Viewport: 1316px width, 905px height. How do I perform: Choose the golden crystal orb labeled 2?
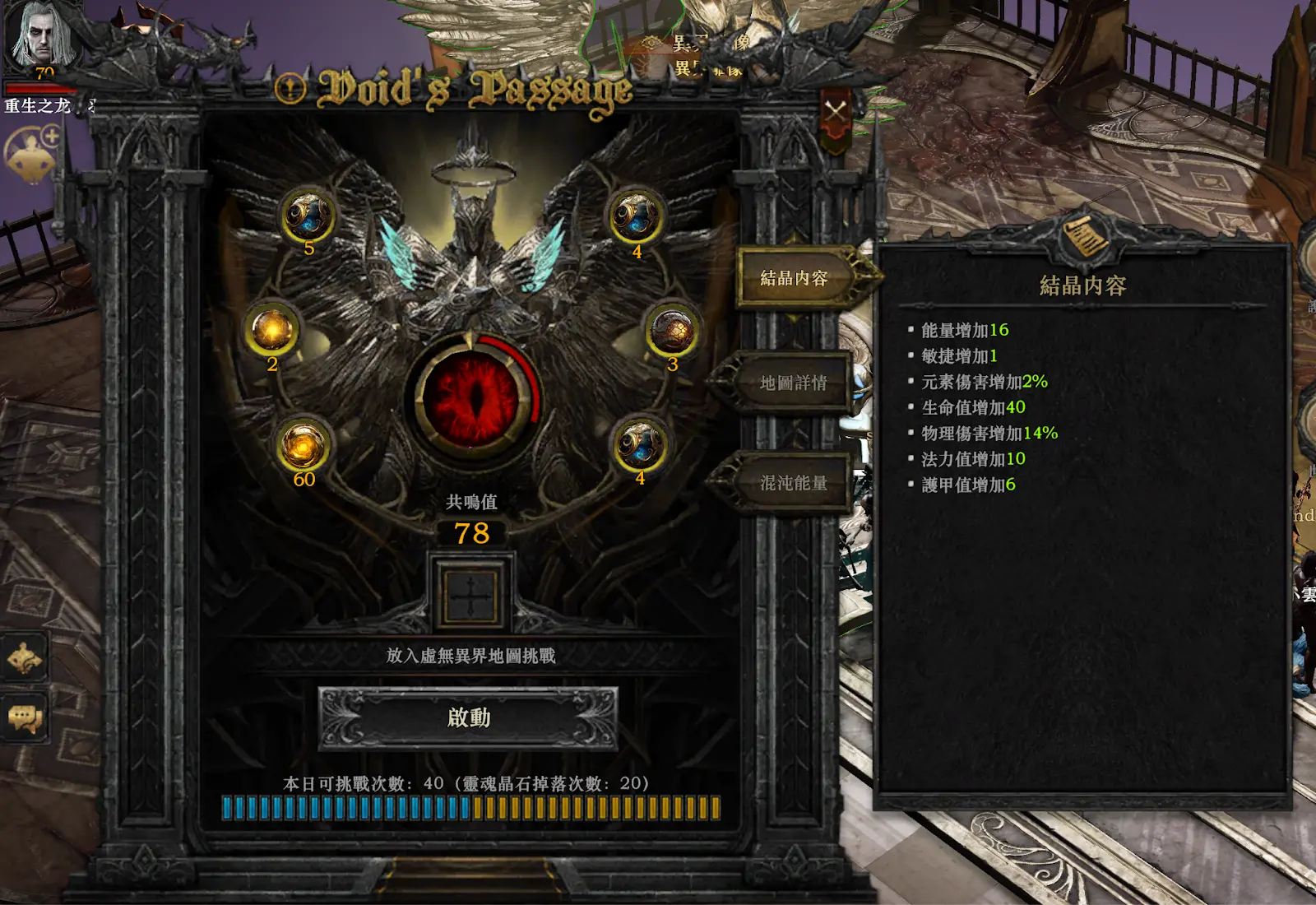[x=272, y=330]
